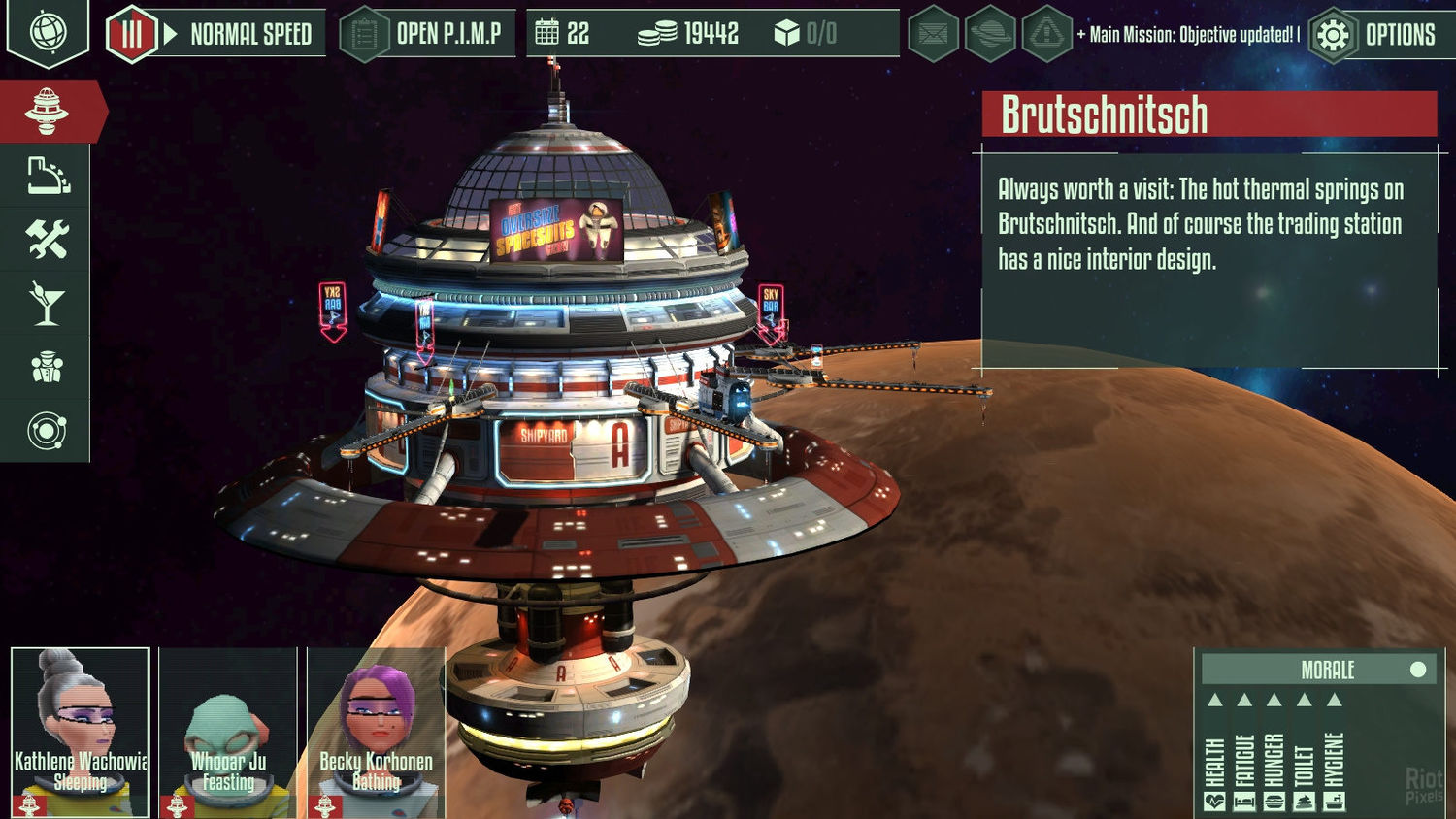This screenshot has width=1456, height=819.
Task: Open the wrench and hammer repair tab
Action: [47, 240]
